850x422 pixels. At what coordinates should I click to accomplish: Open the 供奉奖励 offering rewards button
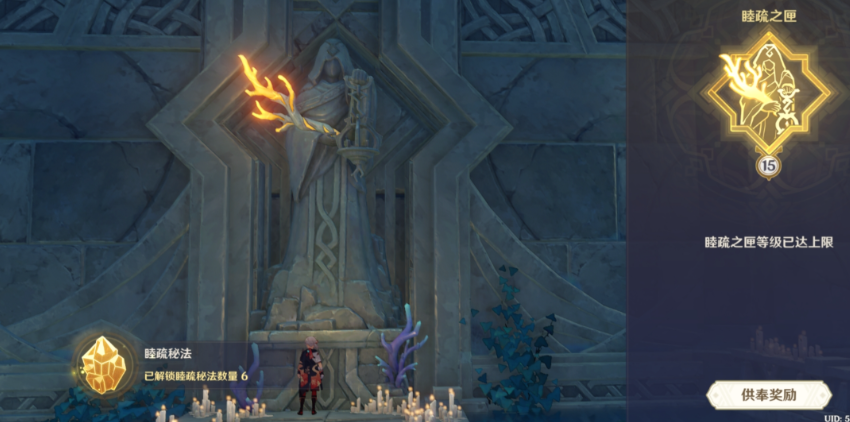pos(769,395)
